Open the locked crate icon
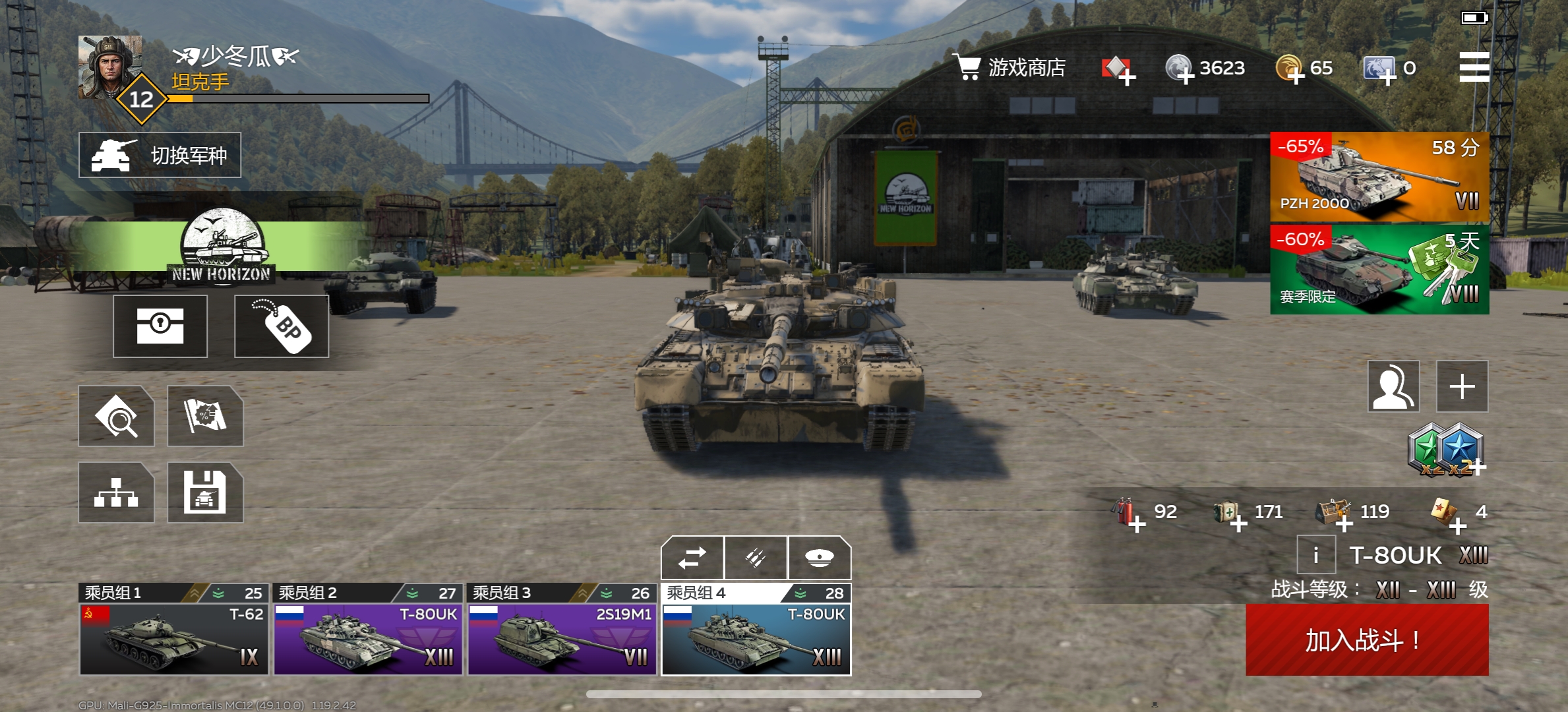Screen dimensions: 1568x712 160,326
